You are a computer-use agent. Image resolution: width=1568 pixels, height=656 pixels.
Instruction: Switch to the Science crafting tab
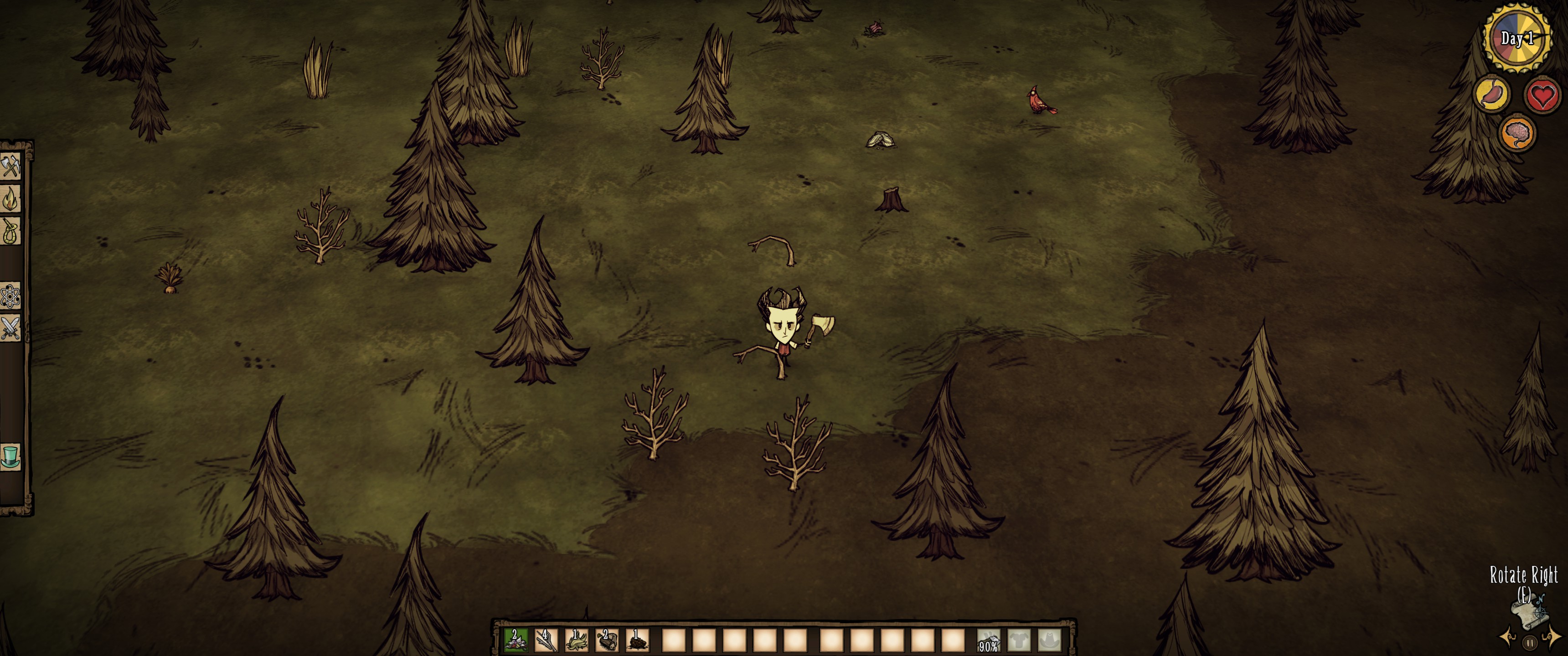coord(10,297)
